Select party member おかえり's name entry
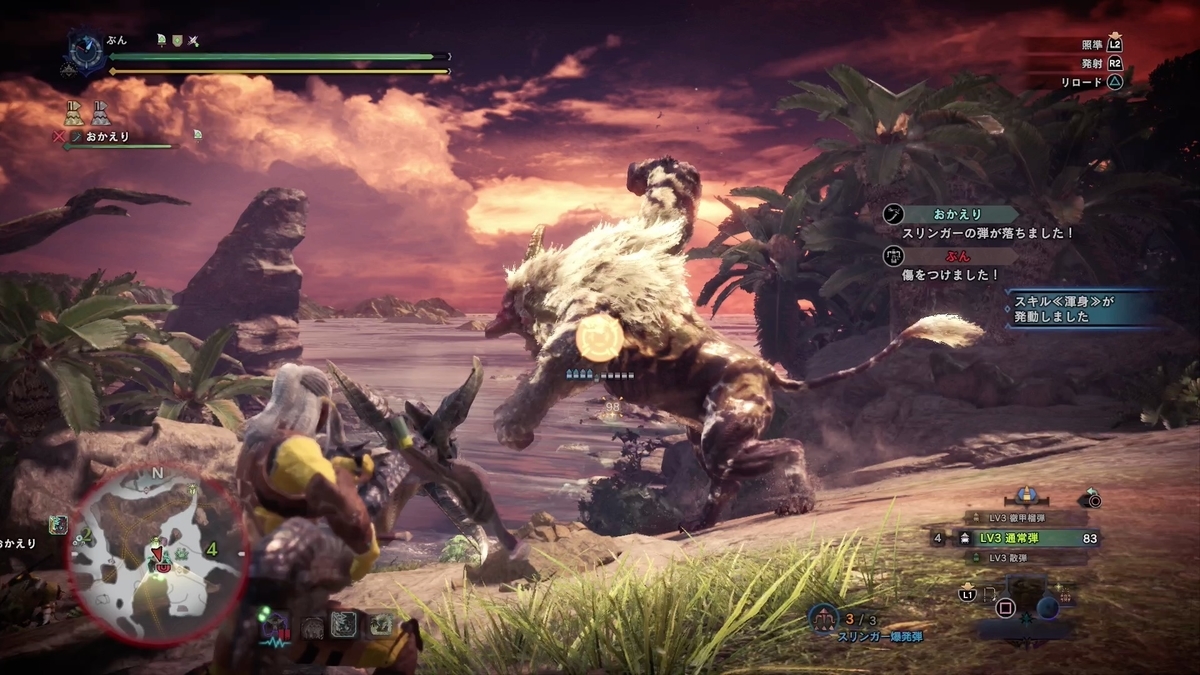1200x675 pixels. click(107, 136)
